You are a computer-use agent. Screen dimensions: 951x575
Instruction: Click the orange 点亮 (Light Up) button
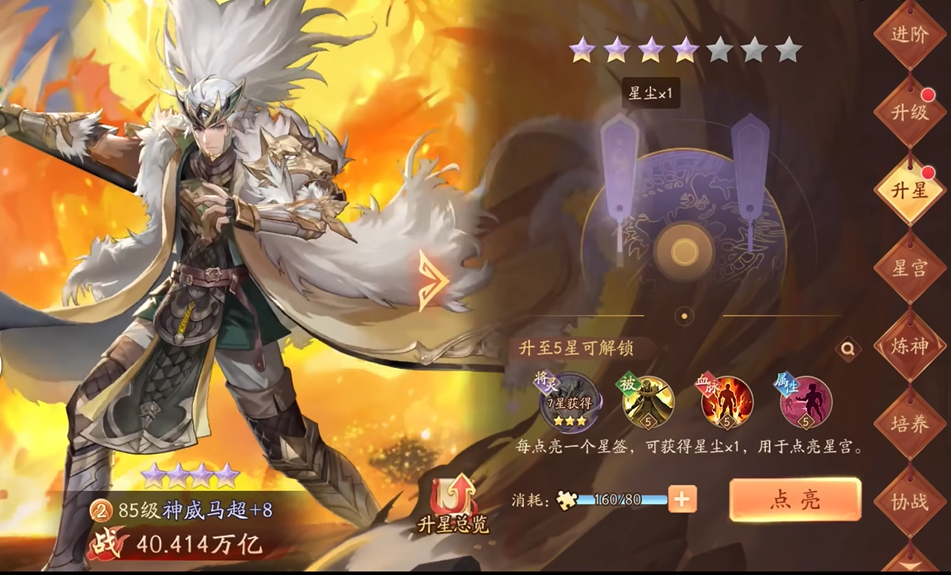click(795, 500)
